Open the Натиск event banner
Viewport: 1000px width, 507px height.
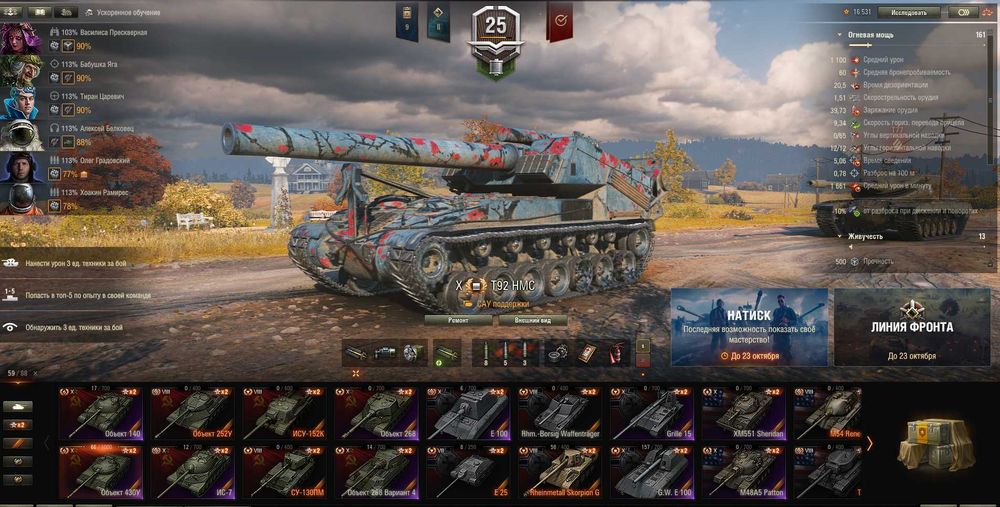(749, 327)
